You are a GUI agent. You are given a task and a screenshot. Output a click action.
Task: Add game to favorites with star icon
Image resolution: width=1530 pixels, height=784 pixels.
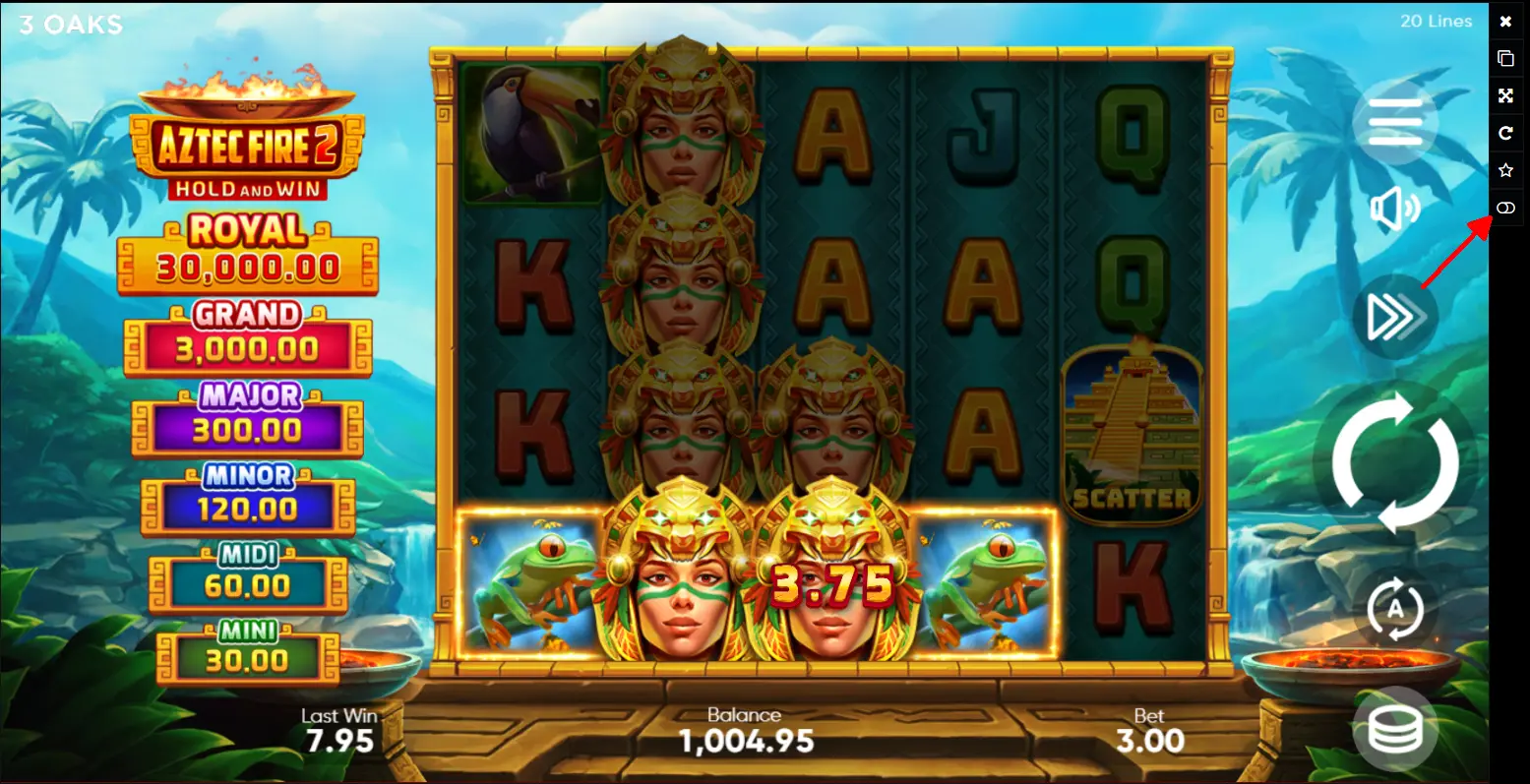tap(1505, 171)
